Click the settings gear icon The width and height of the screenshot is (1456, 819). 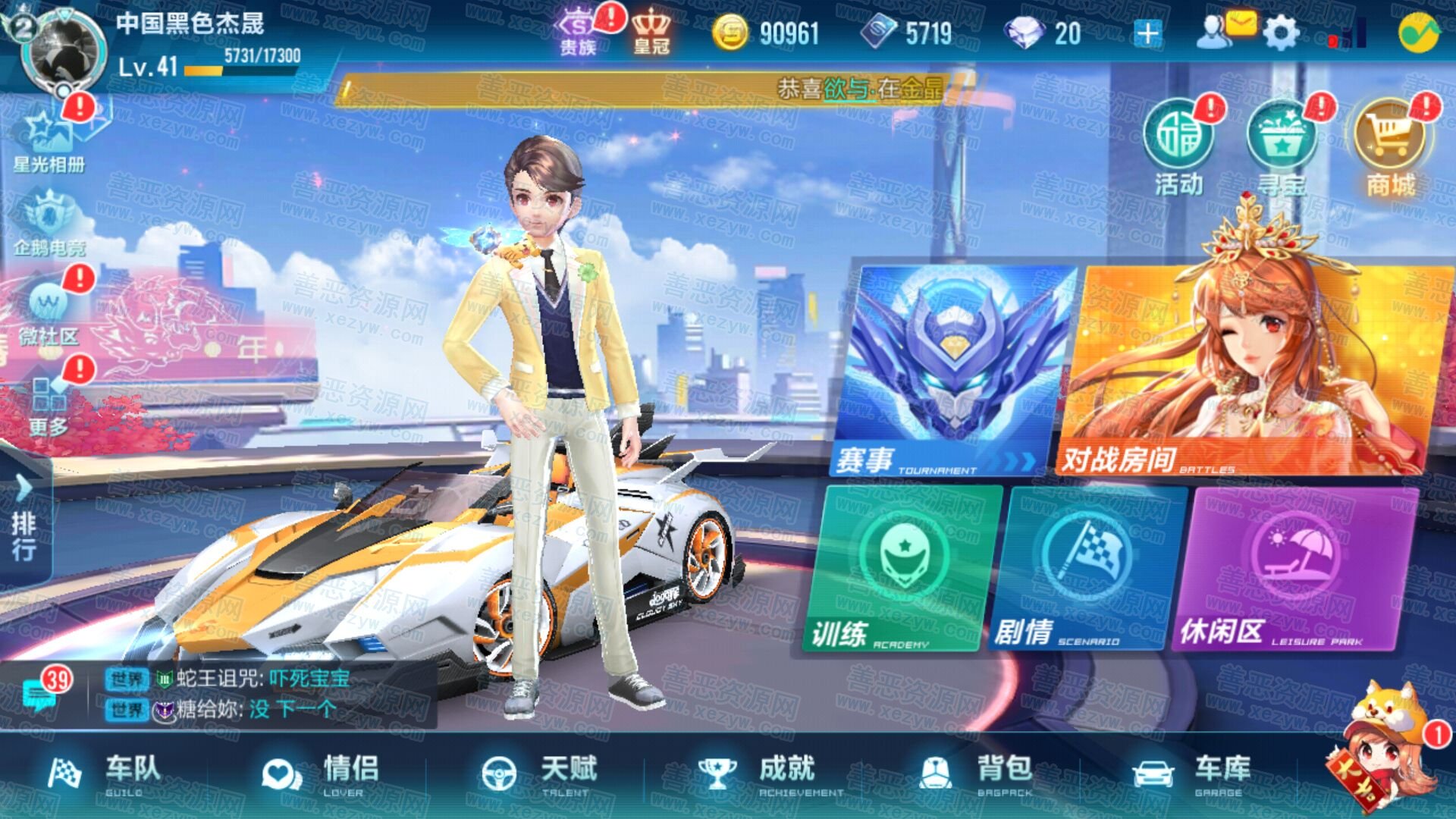tap(1282, 33)
